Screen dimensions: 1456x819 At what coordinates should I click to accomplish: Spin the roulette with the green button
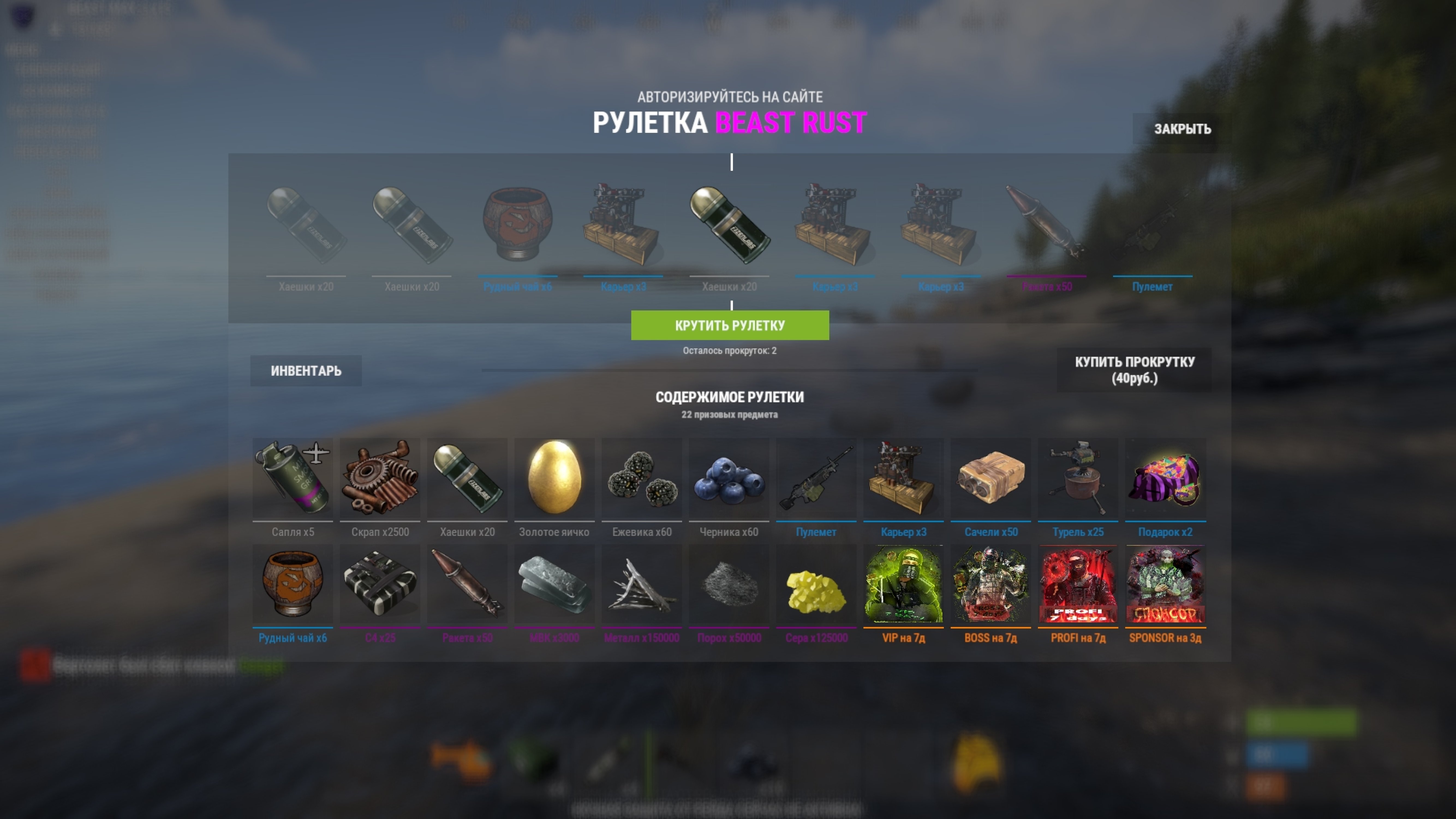tap(730, 325)
